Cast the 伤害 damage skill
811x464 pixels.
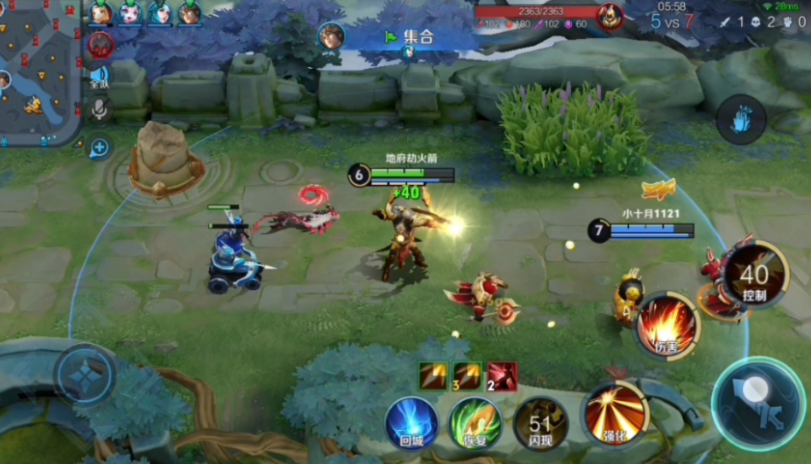tap(667, 325)
